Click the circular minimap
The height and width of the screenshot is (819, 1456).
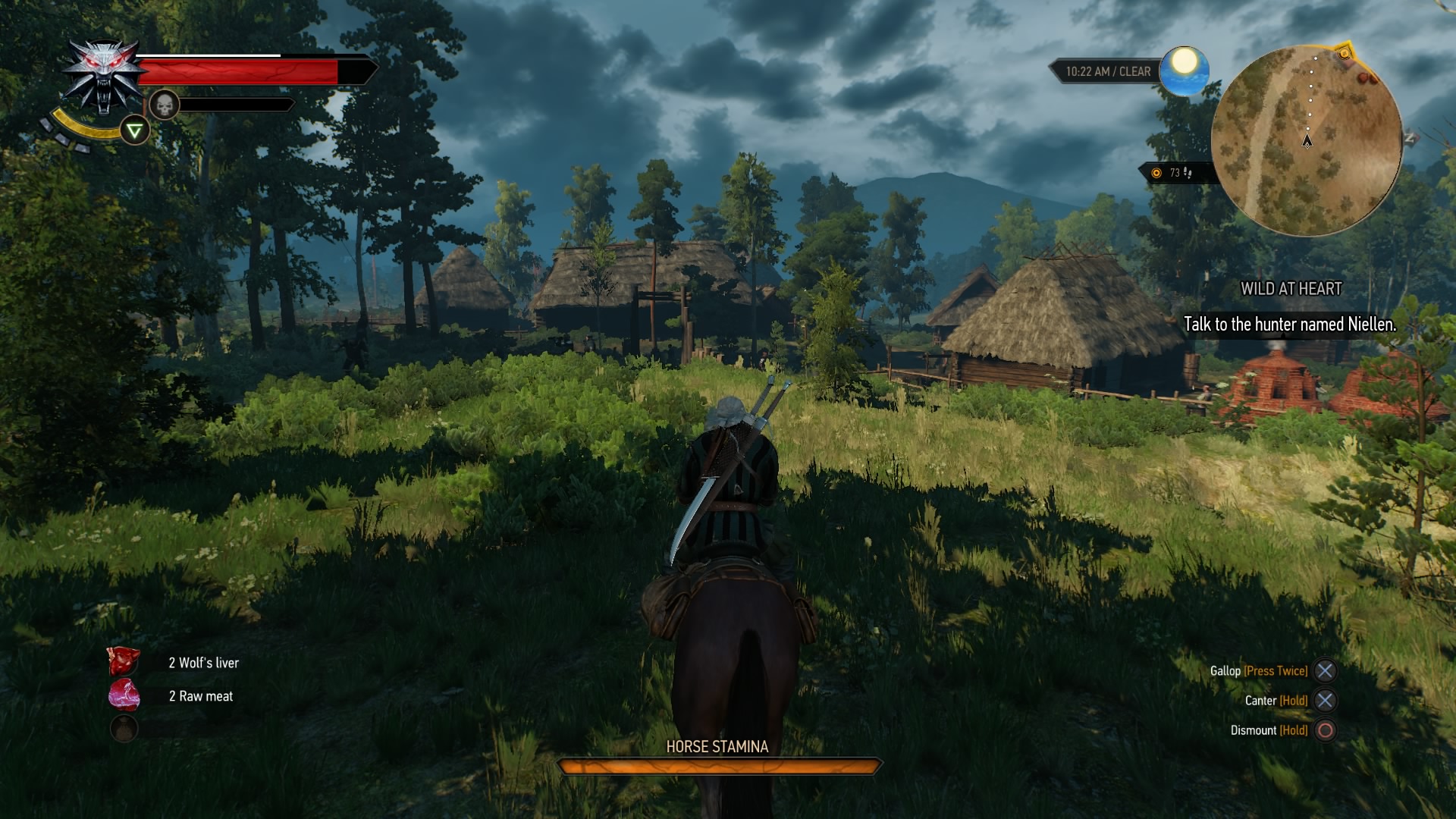(1306, 141)
